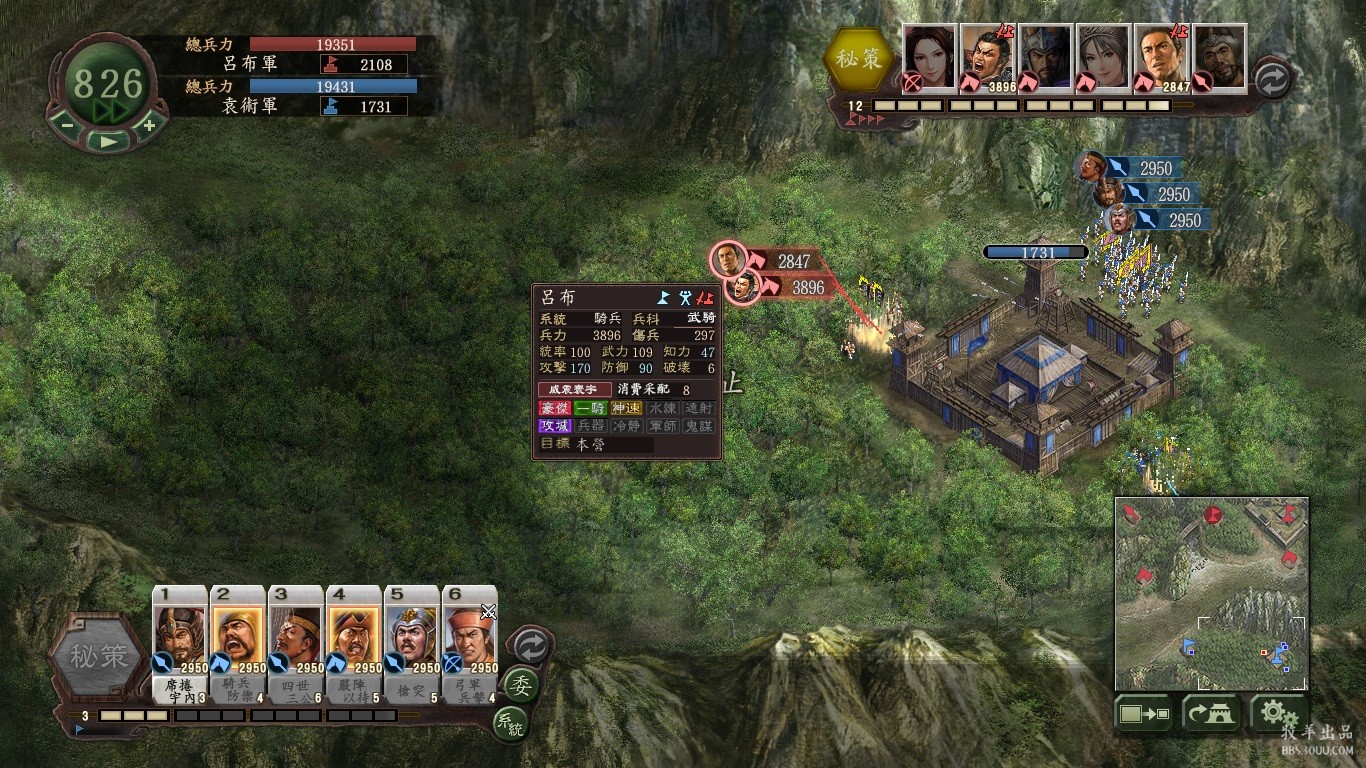The width and height of the screenshot is (1366, 768).
Task: Click the 委 delegate button
Action: coord(520,685)
